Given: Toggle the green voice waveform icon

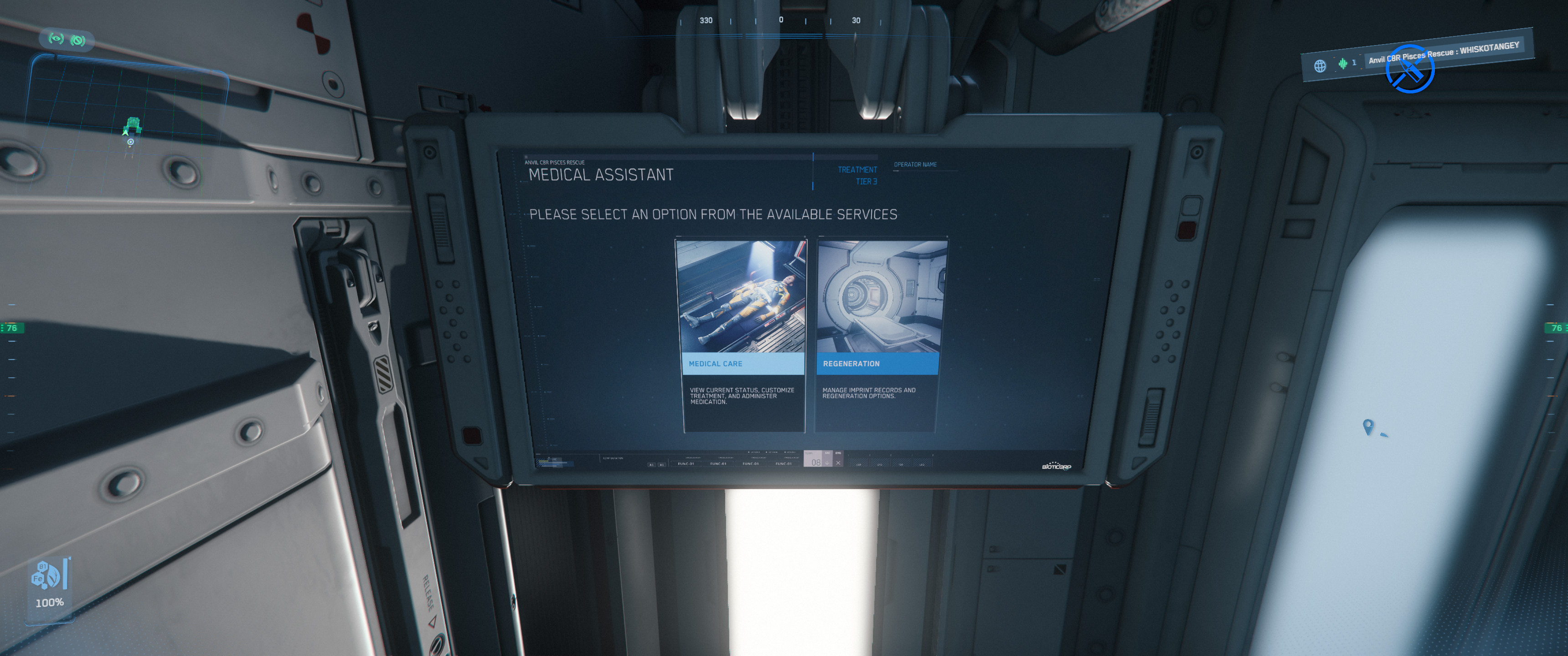Looking at the screenshot, I should pyautogui.click(x=1342, y=63).
